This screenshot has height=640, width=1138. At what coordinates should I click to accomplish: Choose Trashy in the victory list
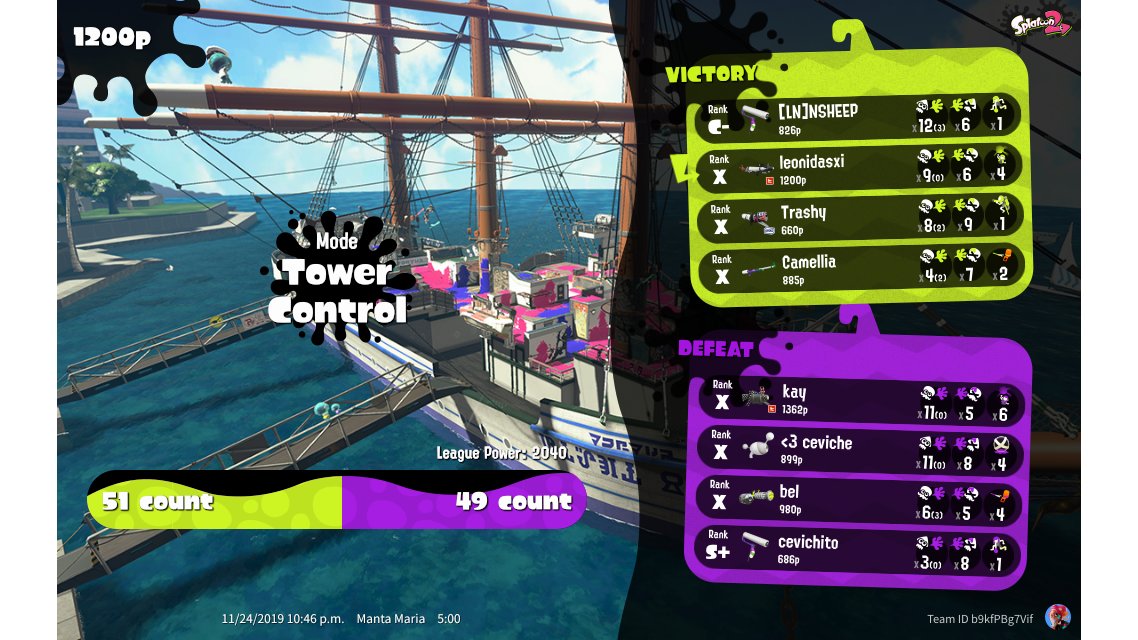[x=856, y=217]
